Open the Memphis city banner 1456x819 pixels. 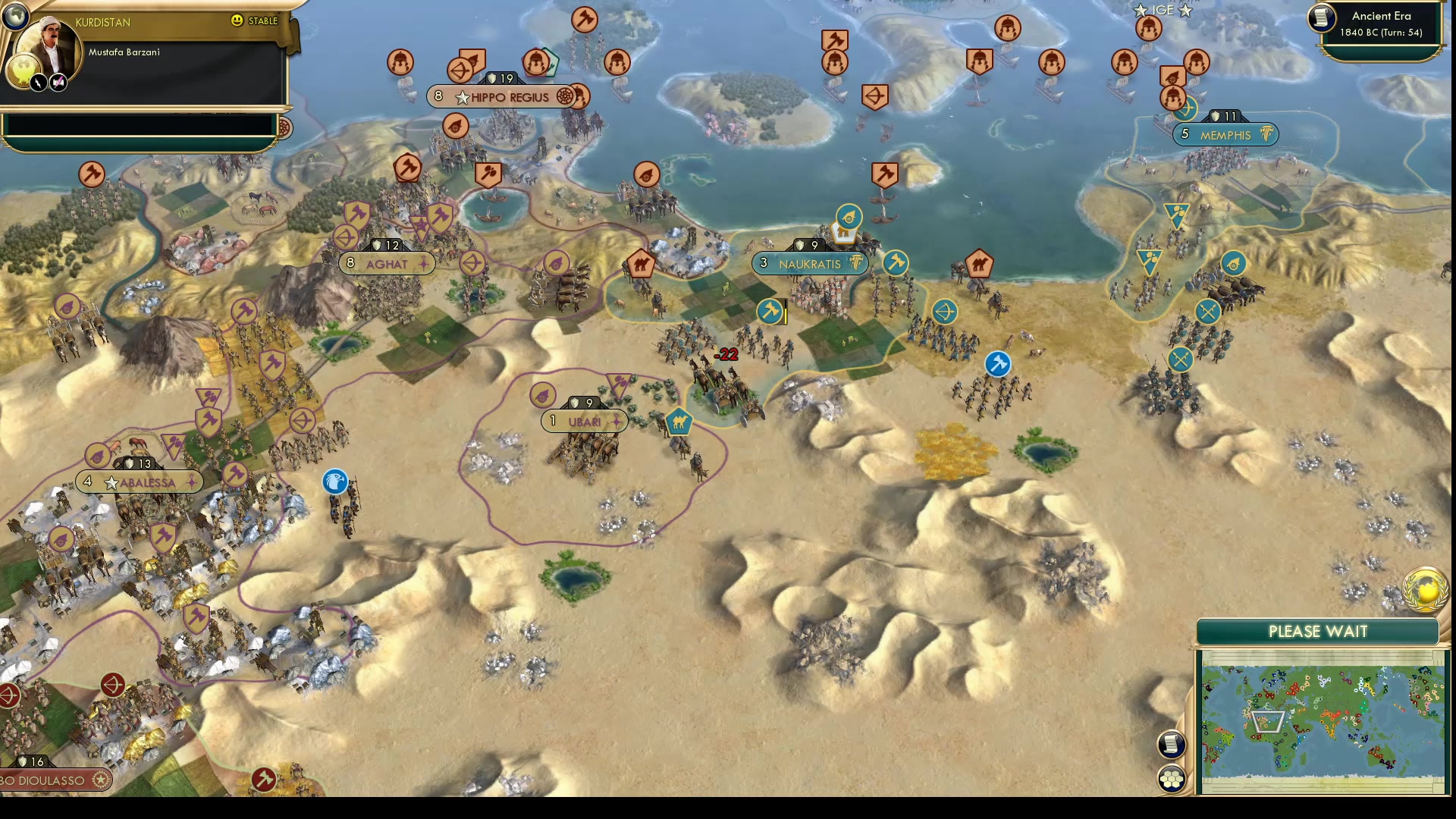pos(1225,134)
